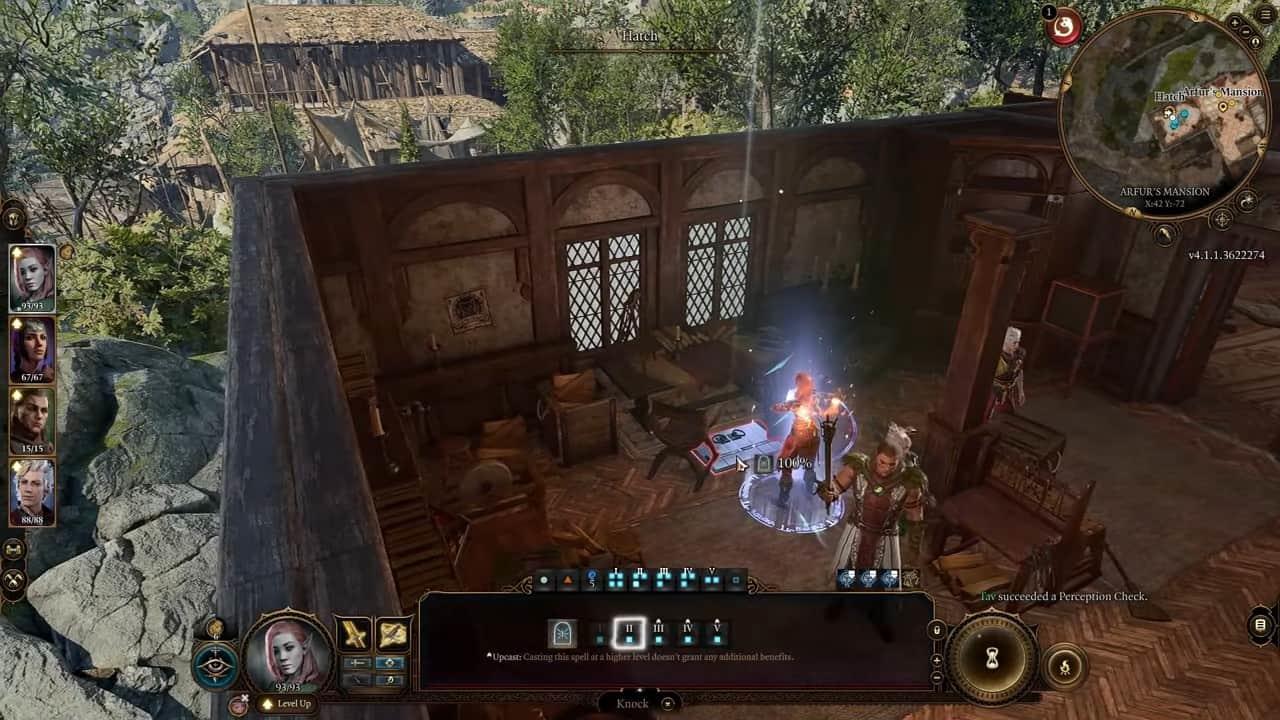Select the level II spell slot for Knock
Image resolution: width=1280 pixels, height=720 pixels.
click(x=629, y=632)
